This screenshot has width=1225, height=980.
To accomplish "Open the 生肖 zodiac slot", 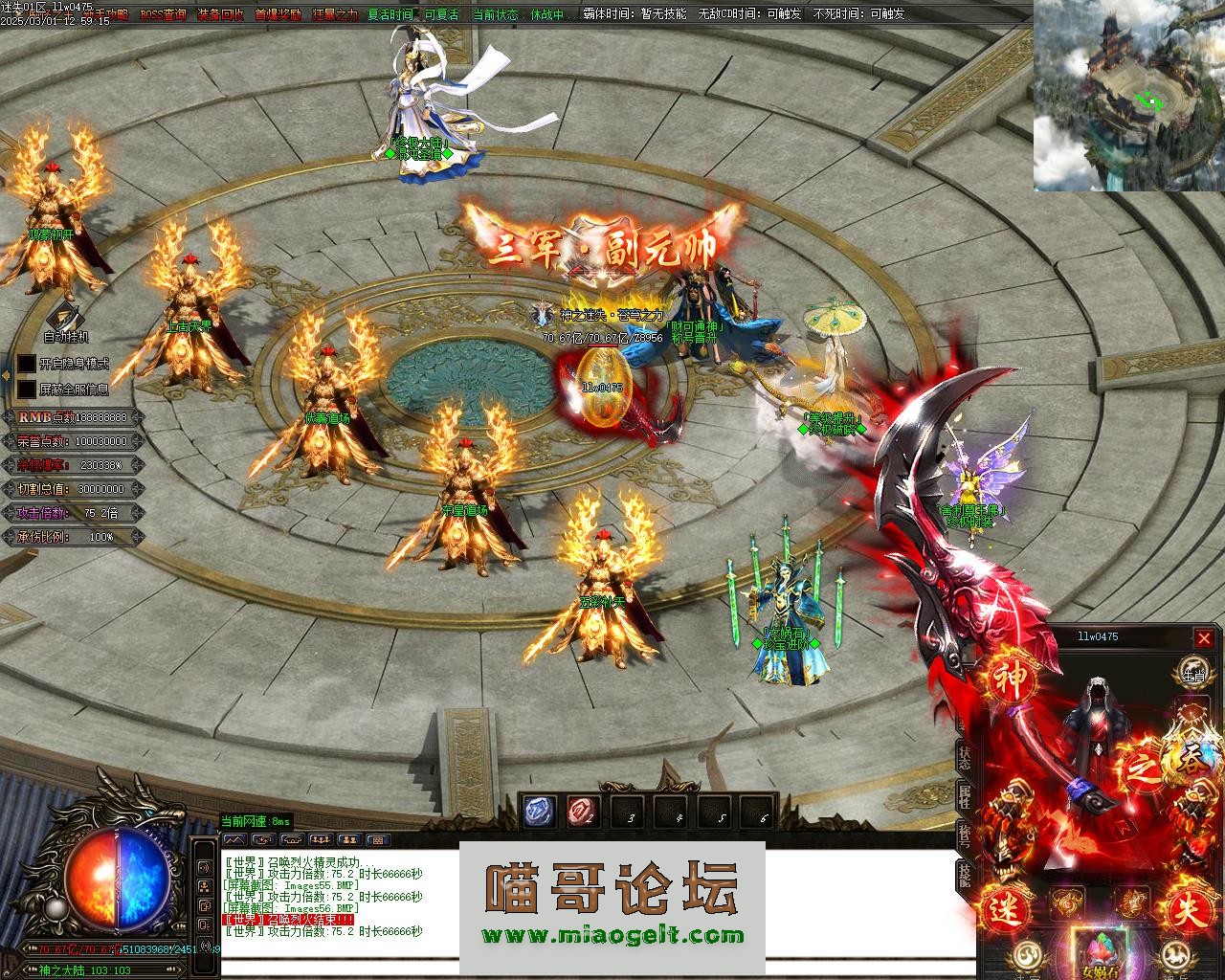I will click(x=1192, y=671).
